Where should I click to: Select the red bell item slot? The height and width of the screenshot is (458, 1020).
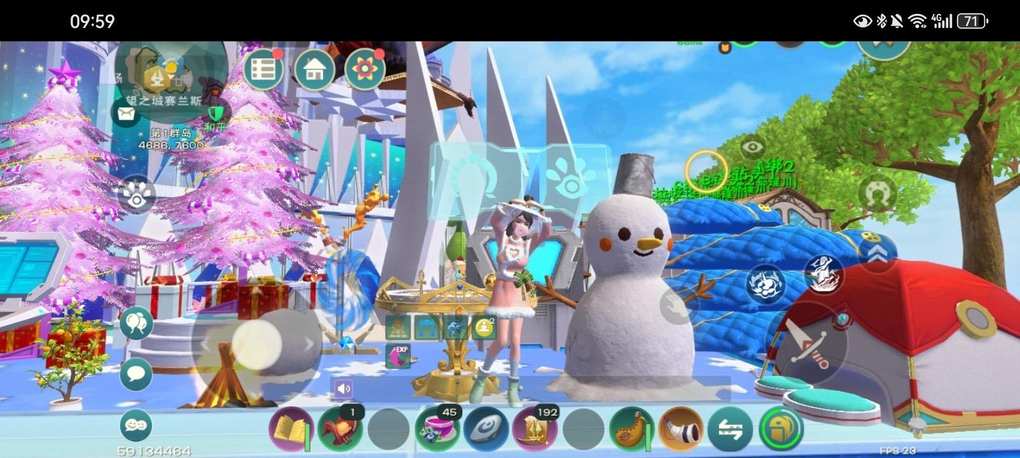point(340,429)
